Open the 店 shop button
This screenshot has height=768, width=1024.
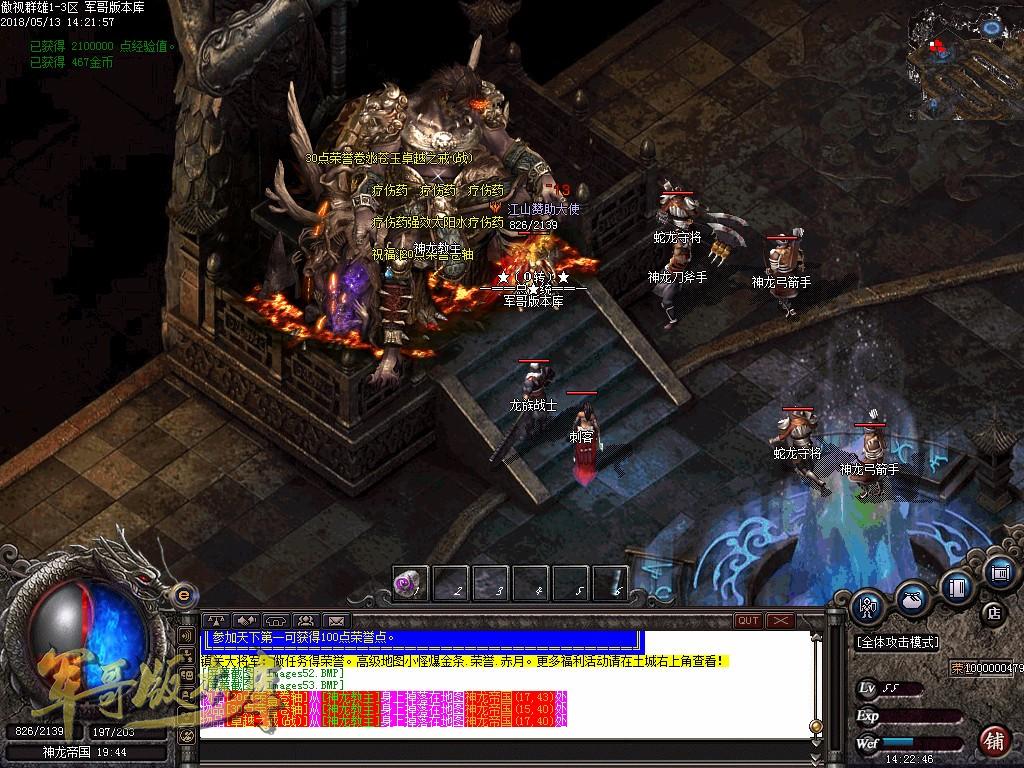pyautogui.click(x=994, y=612)
